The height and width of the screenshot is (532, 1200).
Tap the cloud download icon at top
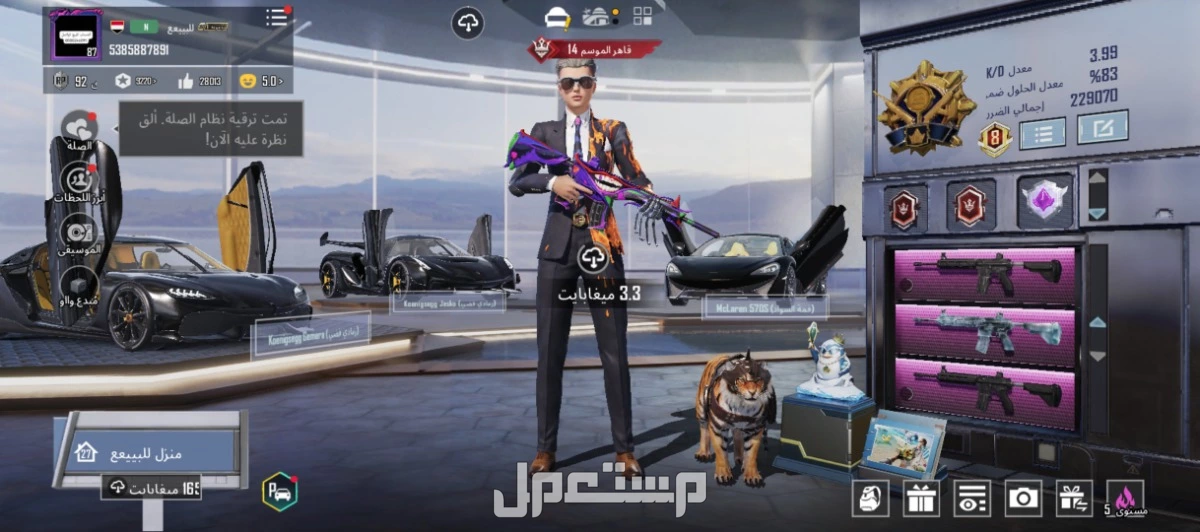467,22
